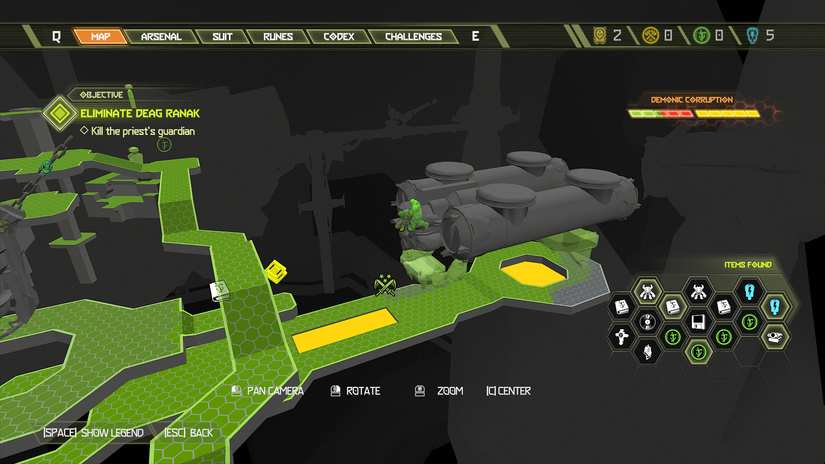The width and height of the screenshot is (825, 464).
Task: Open the Challenges tab
Action: 413,37
